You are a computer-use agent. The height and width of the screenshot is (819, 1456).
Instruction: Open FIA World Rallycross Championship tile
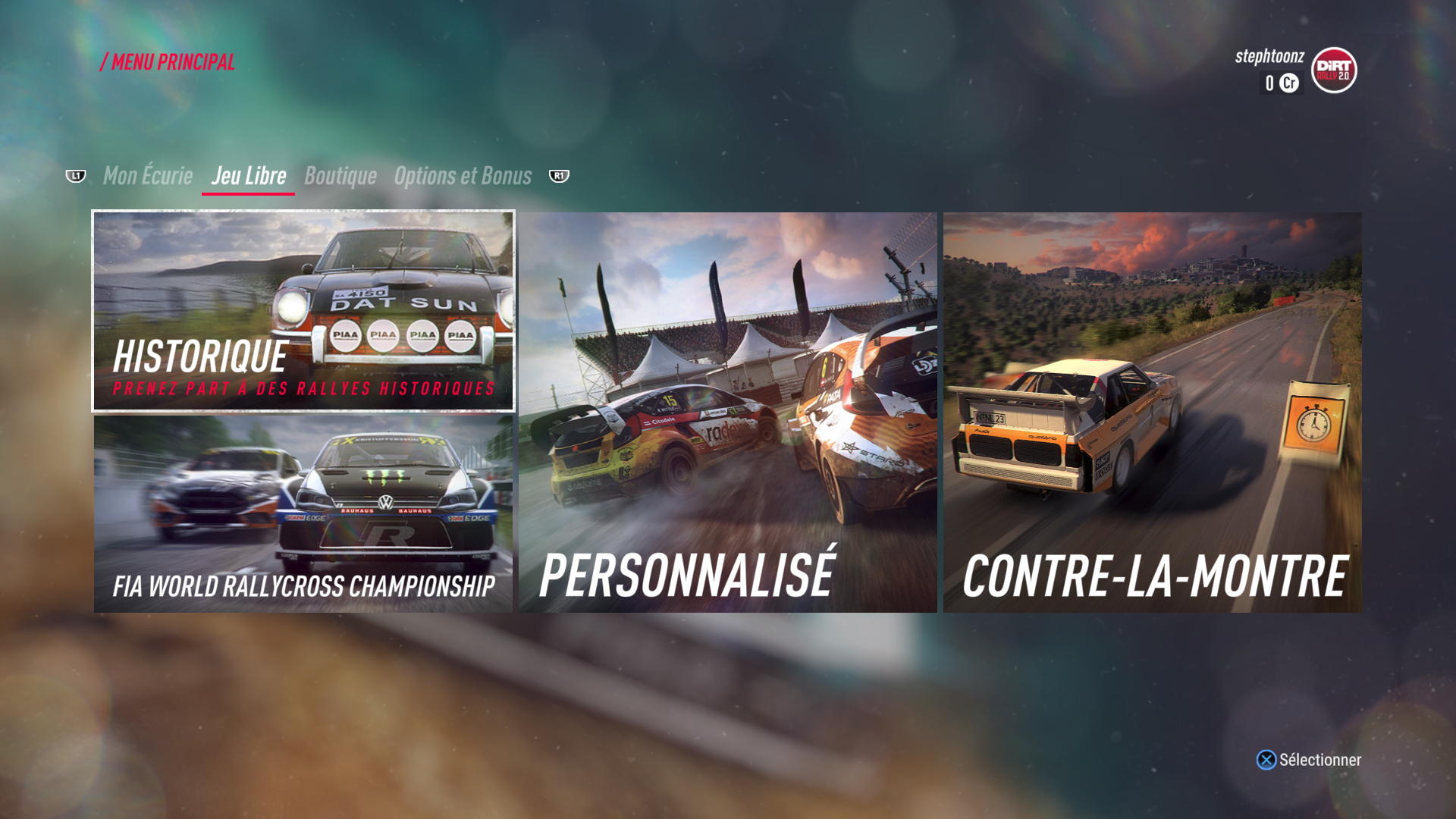pos(303,514)
